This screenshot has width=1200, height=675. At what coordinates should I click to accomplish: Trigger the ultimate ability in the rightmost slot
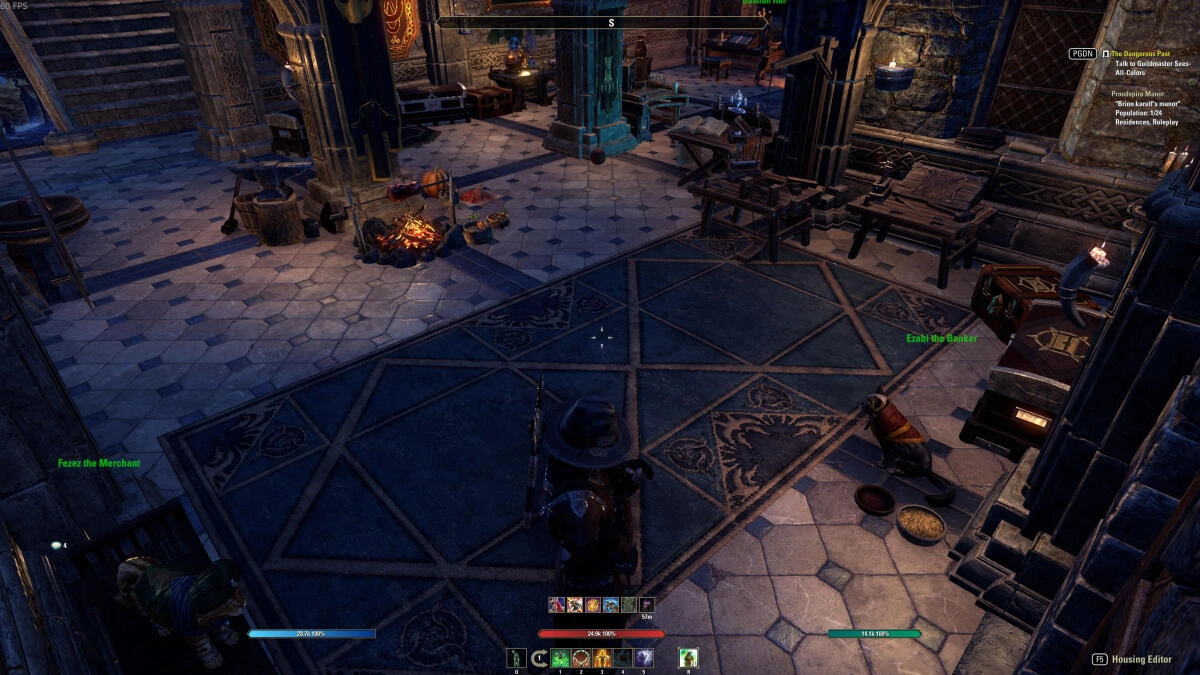click(x=688, y=658)
